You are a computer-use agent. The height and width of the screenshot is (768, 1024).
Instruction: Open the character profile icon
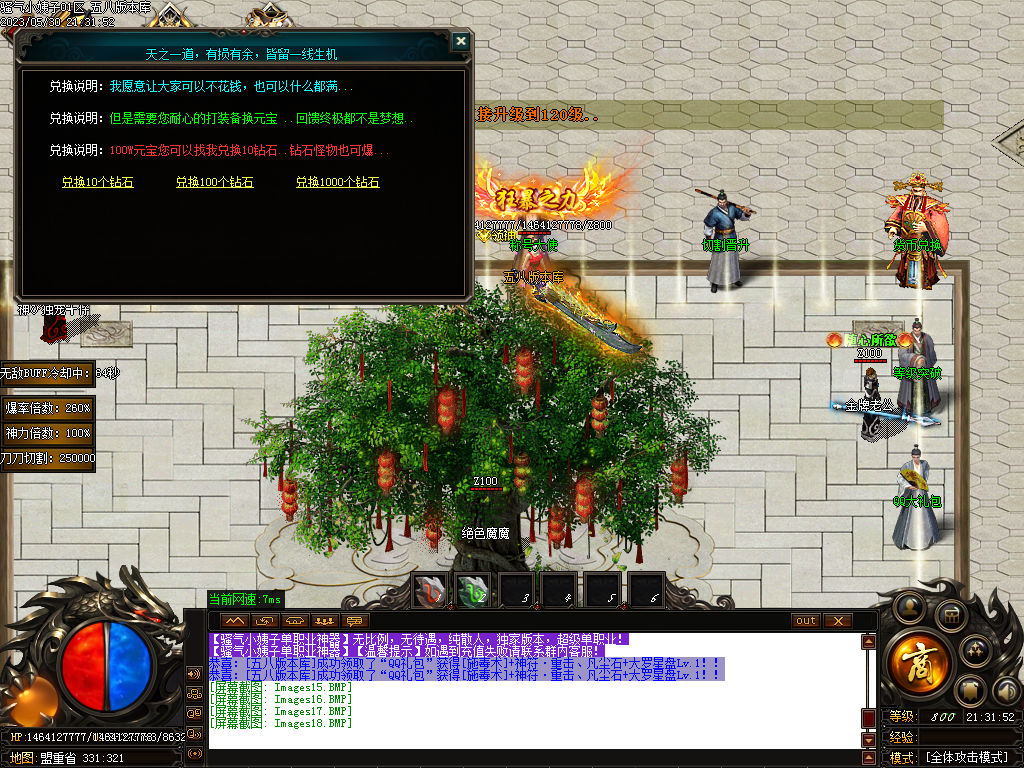[x=909, y=606]
